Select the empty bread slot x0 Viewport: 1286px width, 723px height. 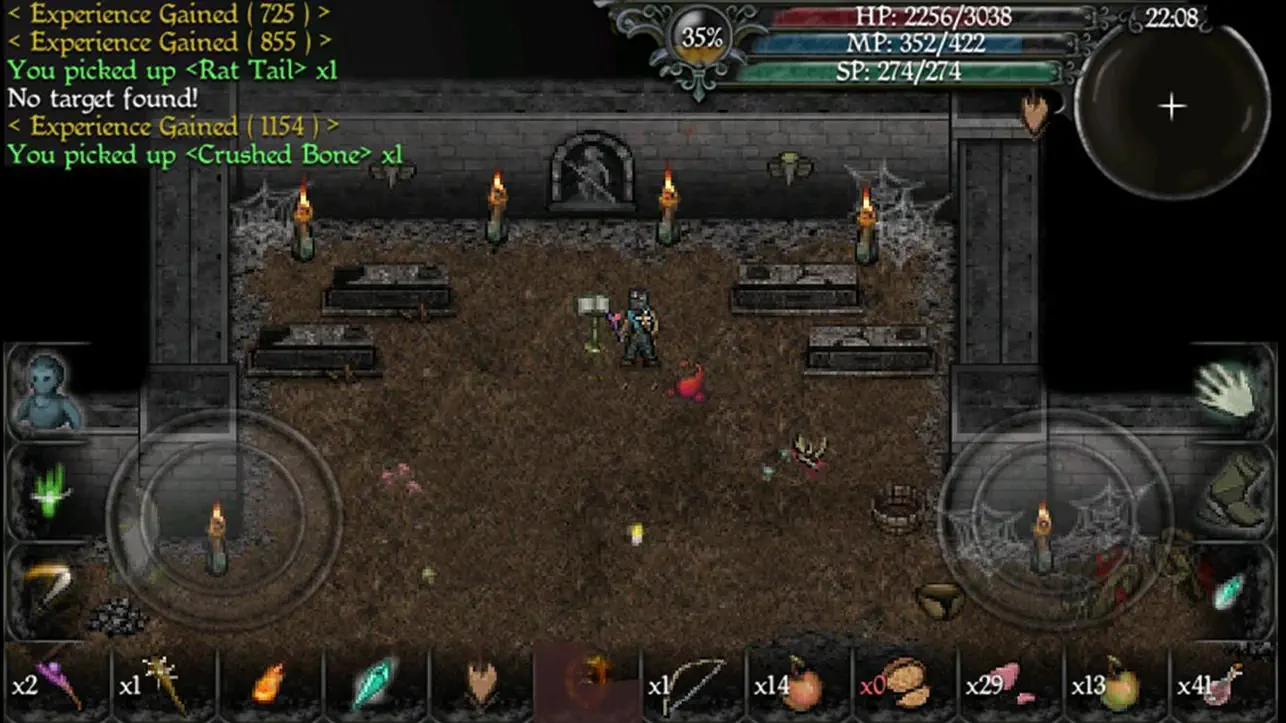[x=905, y=685]
